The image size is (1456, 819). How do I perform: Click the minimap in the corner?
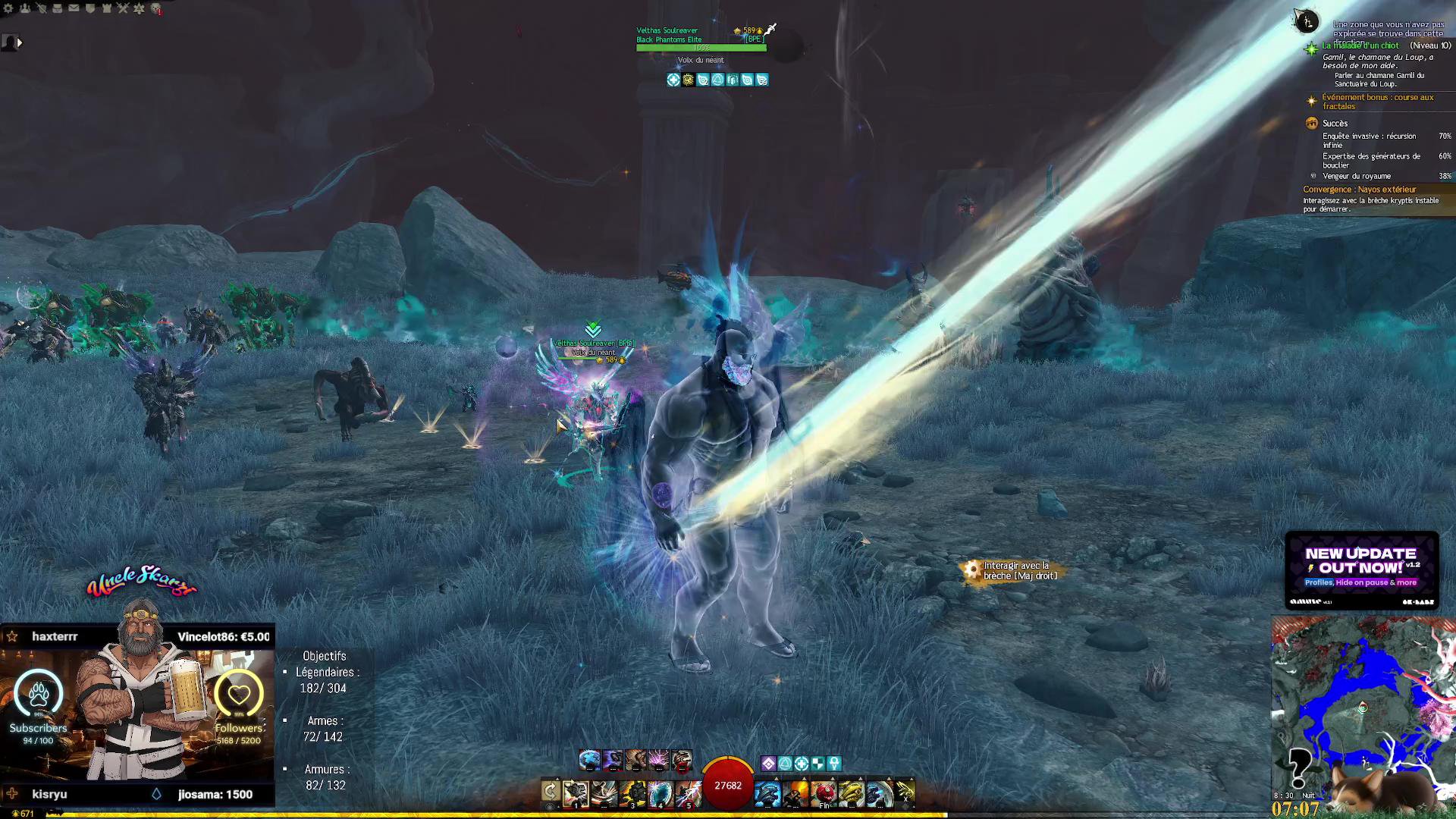tap(1362, 709)
